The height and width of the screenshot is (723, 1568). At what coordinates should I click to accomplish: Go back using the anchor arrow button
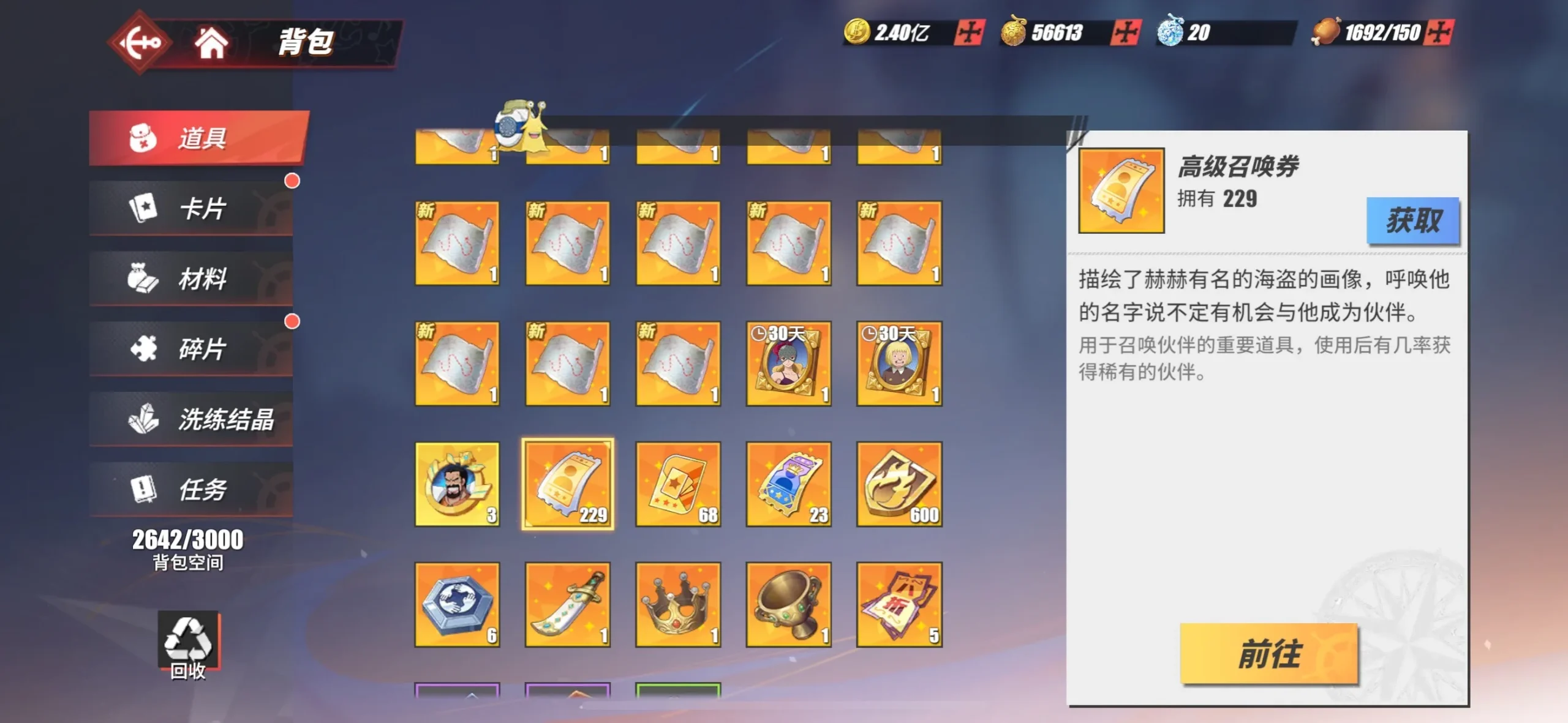pyautogui.click(x=140, y=42)
